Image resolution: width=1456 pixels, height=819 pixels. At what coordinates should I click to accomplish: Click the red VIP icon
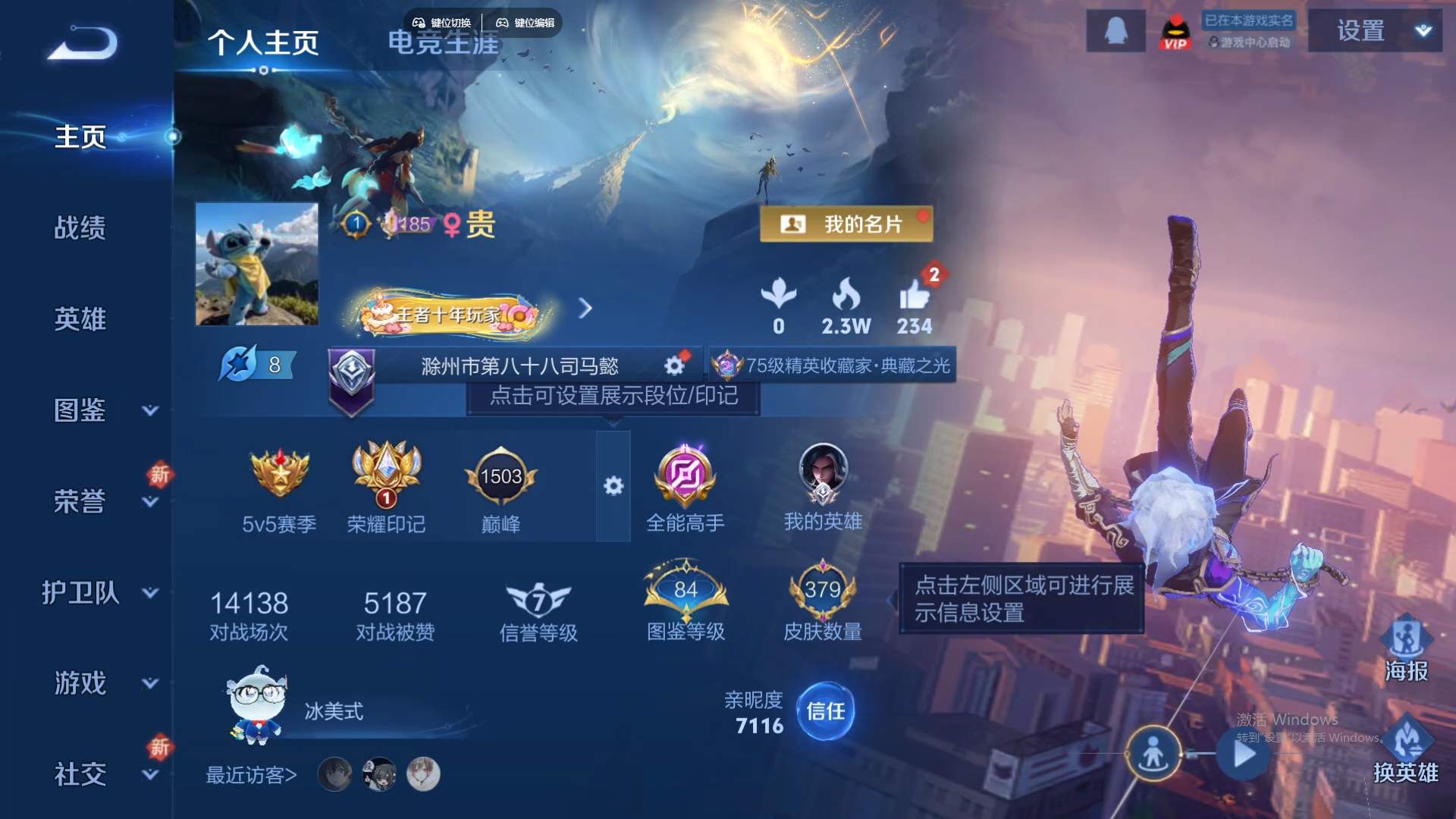(x=1174, y=30)
